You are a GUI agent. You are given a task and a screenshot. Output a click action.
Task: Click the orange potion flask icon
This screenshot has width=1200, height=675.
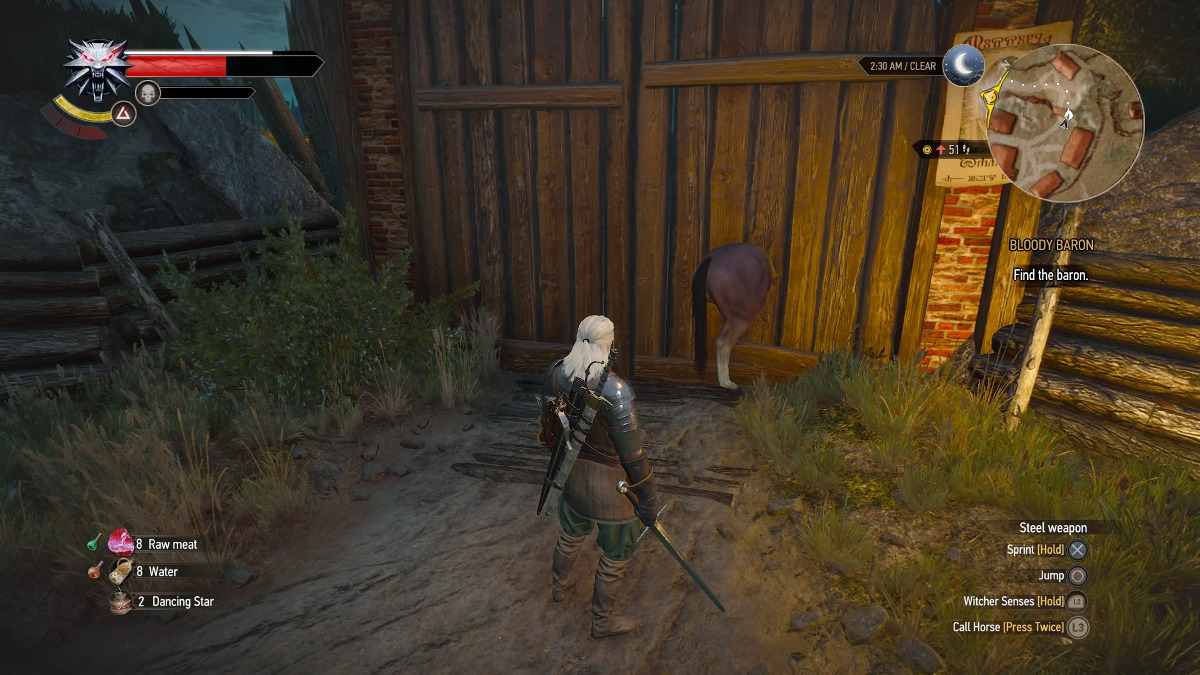(92, 572)
